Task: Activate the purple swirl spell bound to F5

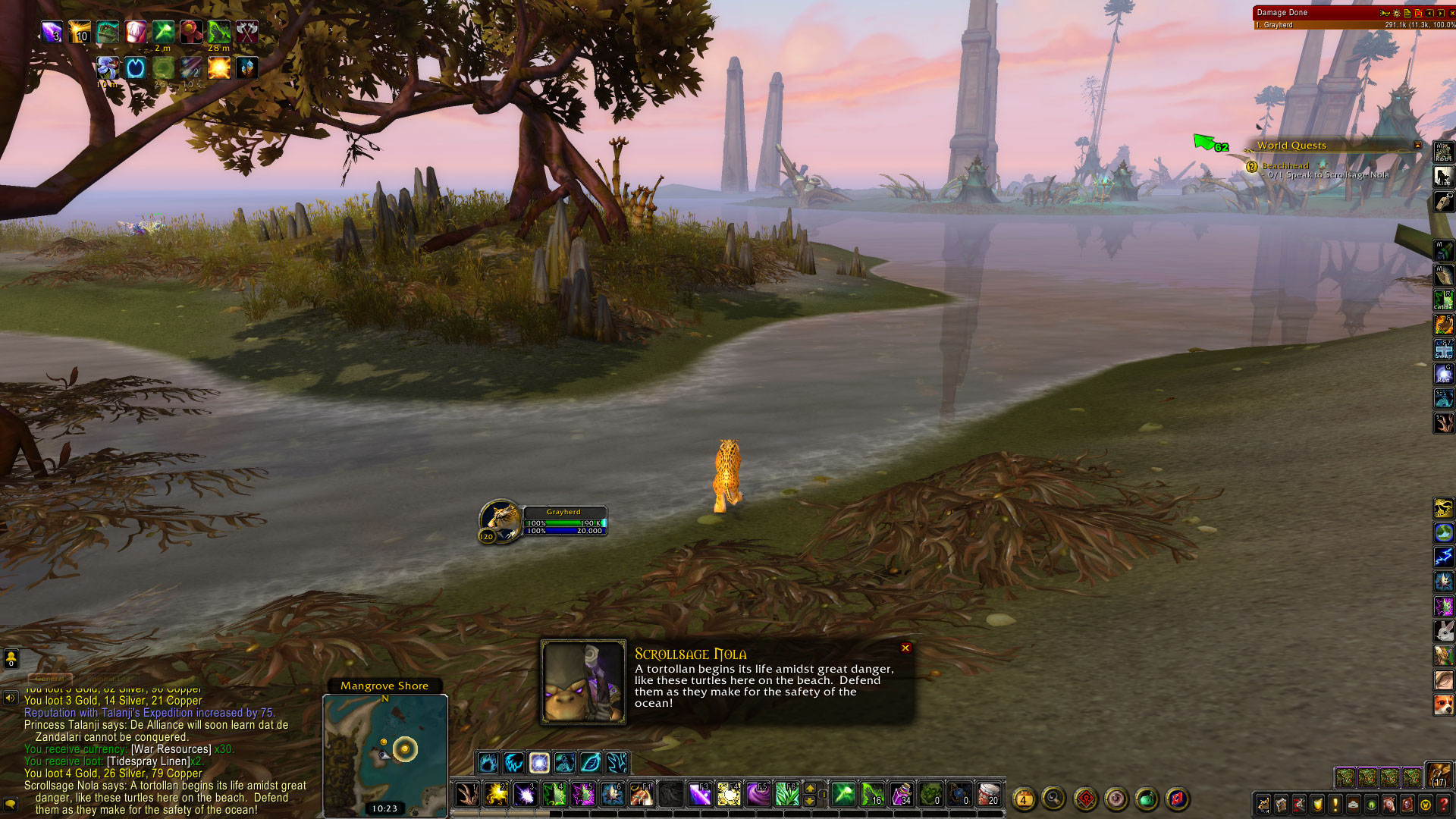Action: point(758,795)
